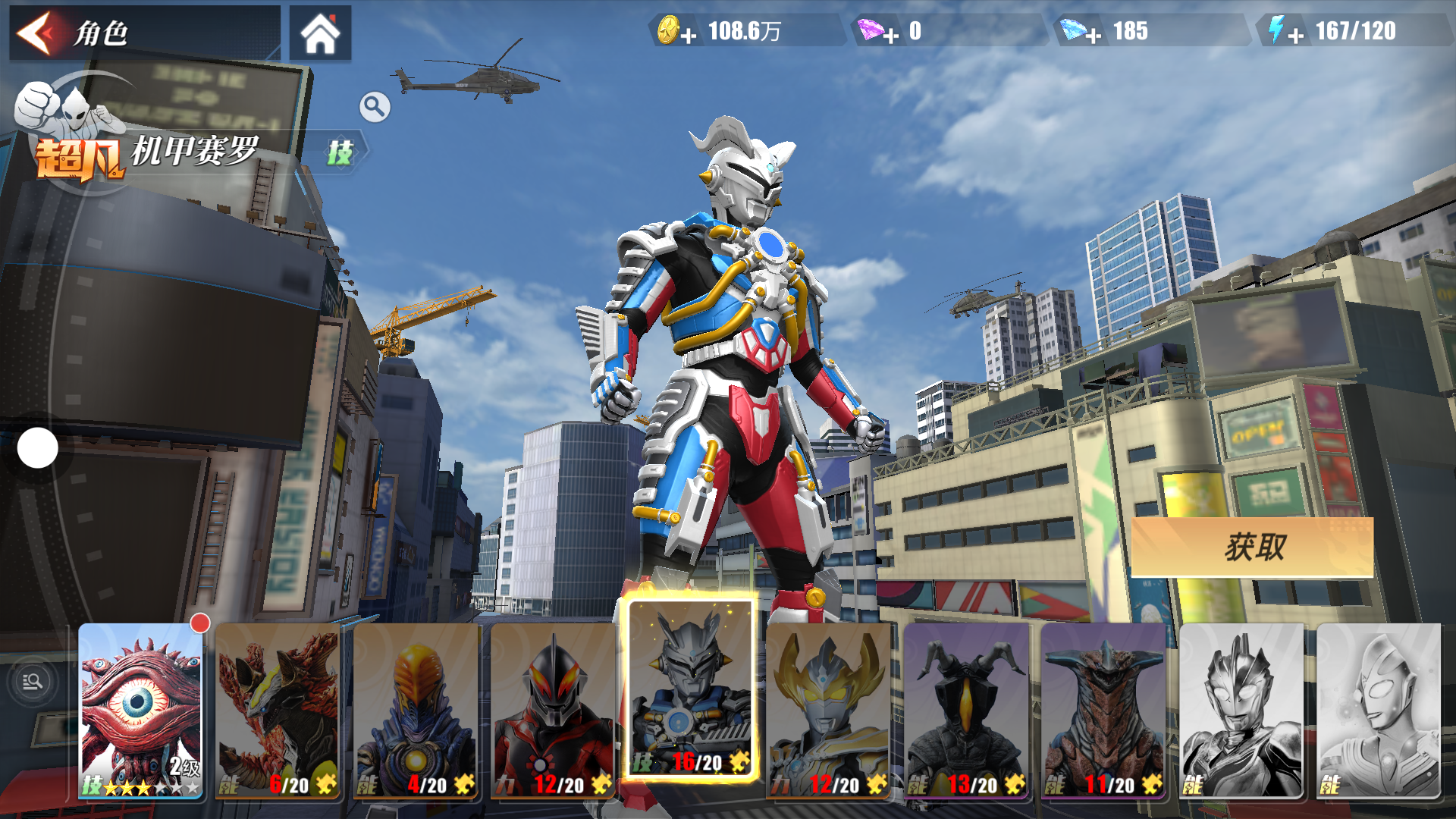Choose the golden-horned Ultraman card

point(828,711)
